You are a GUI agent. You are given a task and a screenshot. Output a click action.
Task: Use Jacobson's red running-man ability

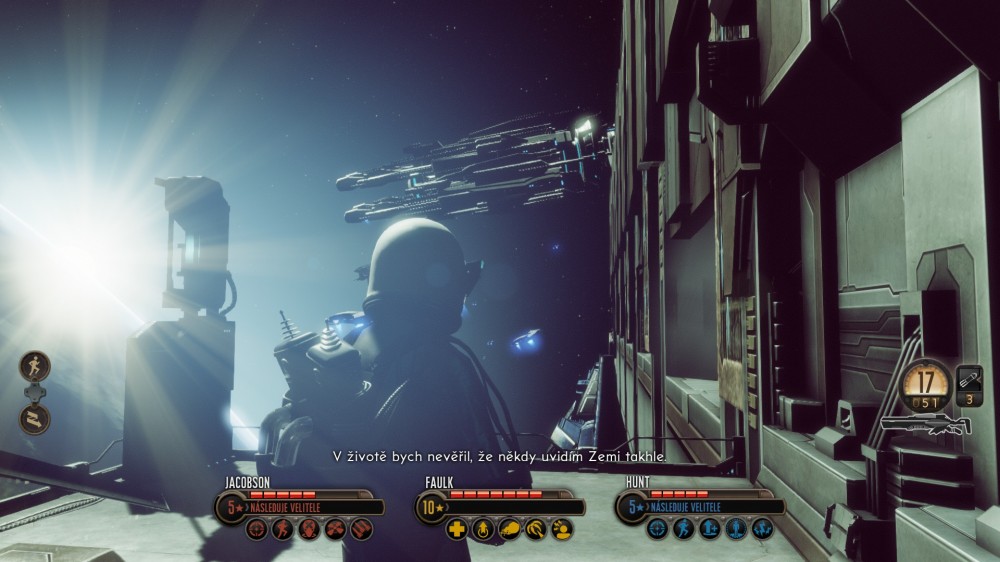click(283, 529)
